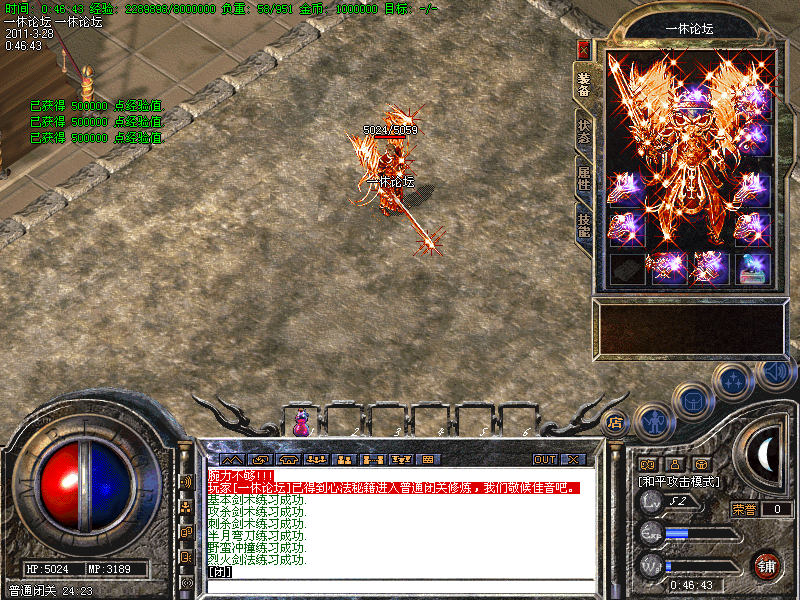Viewport: 800px width, 600px height.
Task: Select the glowing pedestal item equipment slot
Action: tap(753, 267)
